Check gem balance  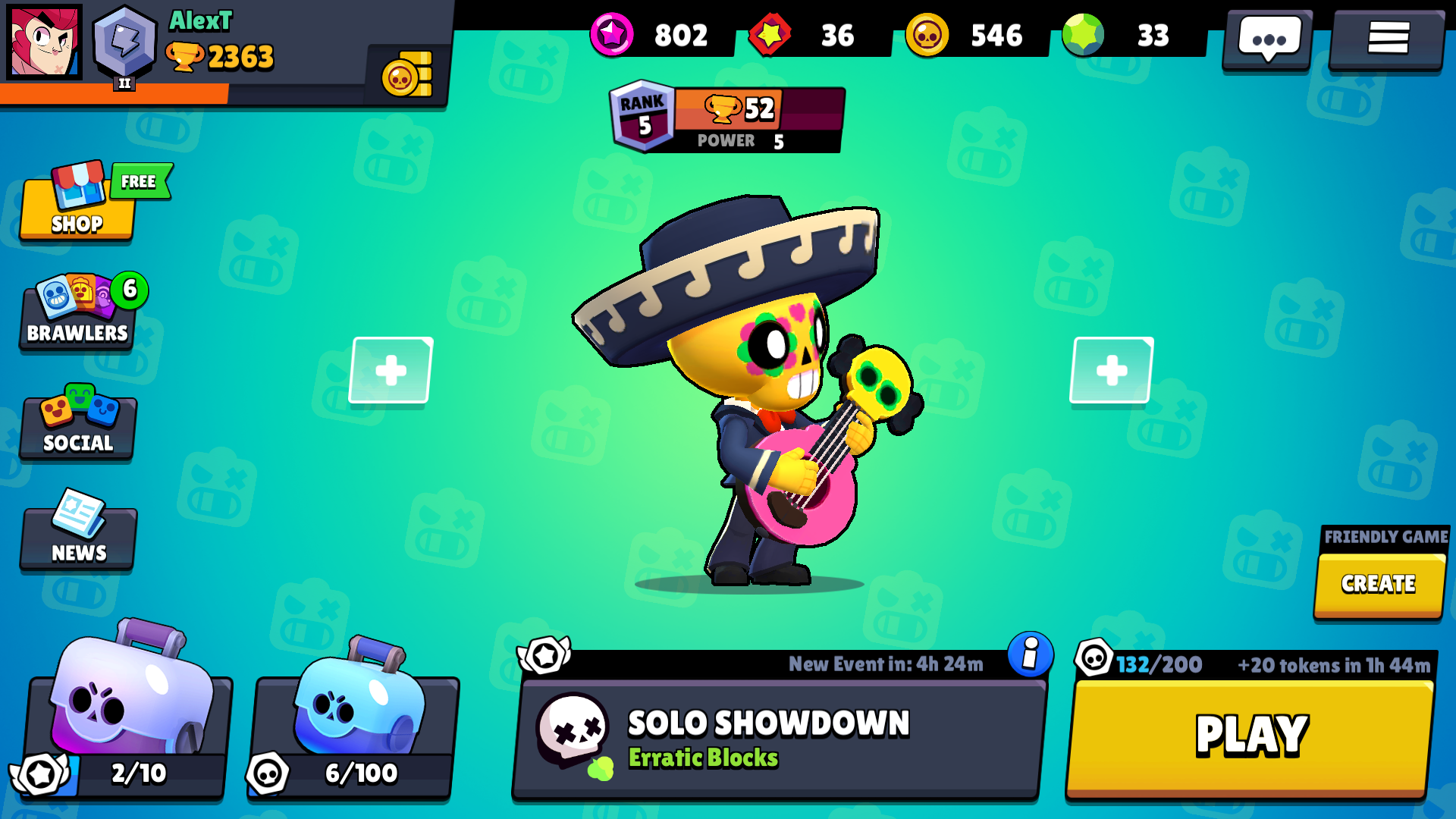[x=1115, y=35]
